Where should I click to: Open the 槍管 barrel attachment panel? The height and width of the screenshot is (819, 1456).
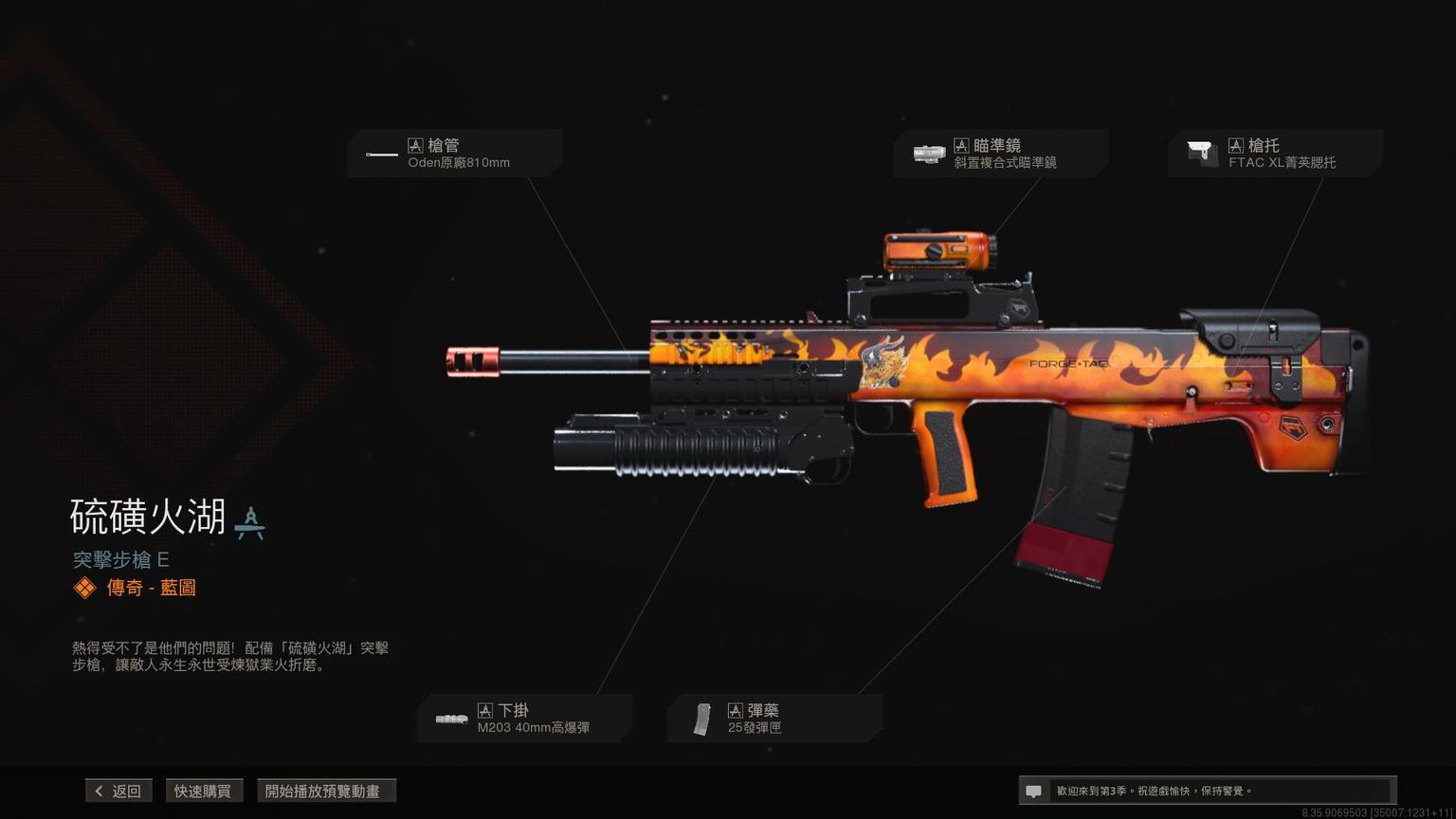[455, 154]
